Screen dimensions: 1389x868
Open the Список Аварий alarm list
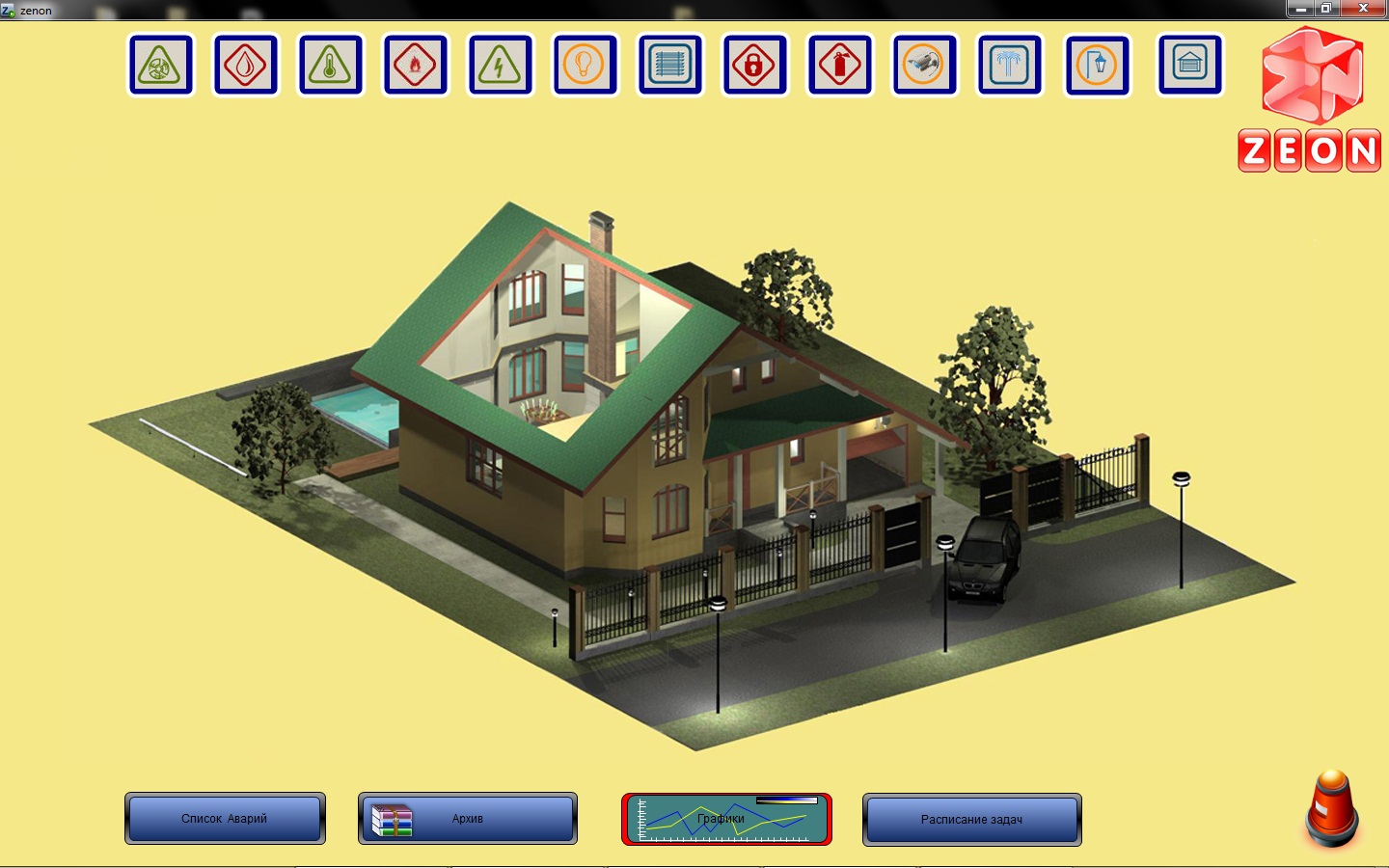coord(225,819)
